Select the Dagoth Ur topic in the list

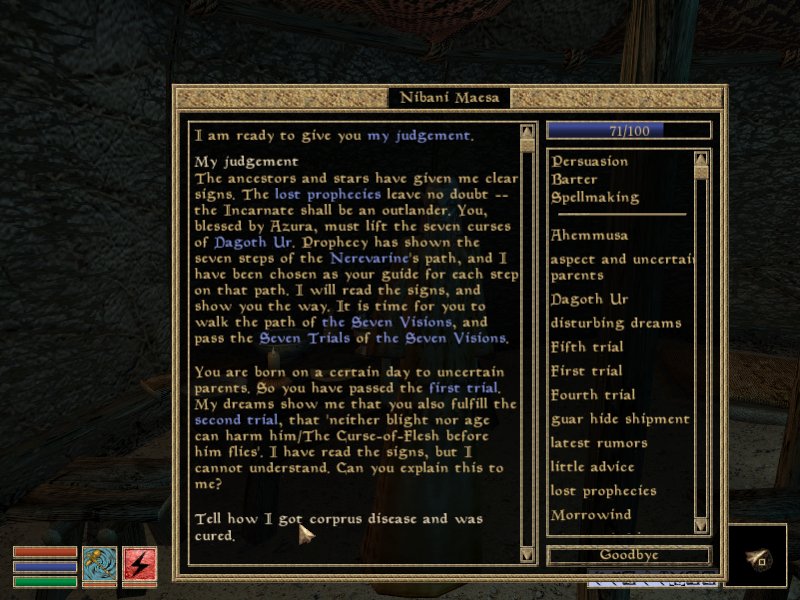(x=589, y=299)
